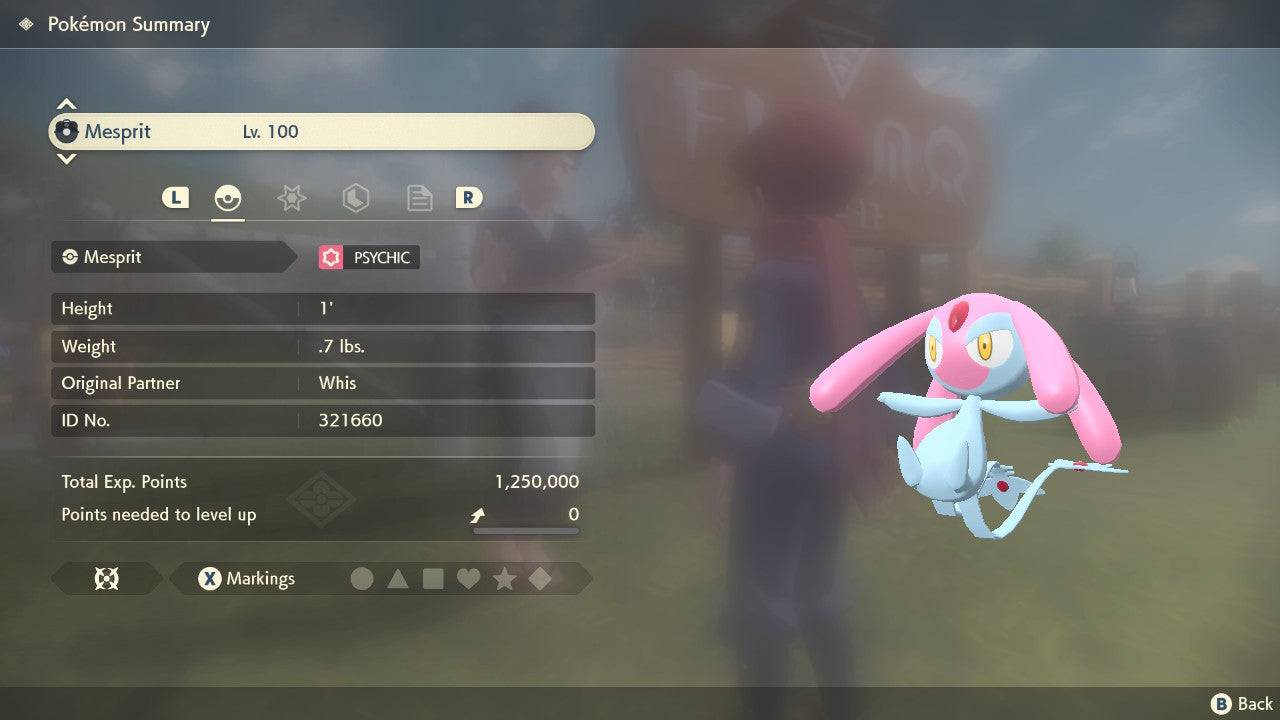Toggle the star marking
Viewport: 1280px width, 720px height.
504,578
